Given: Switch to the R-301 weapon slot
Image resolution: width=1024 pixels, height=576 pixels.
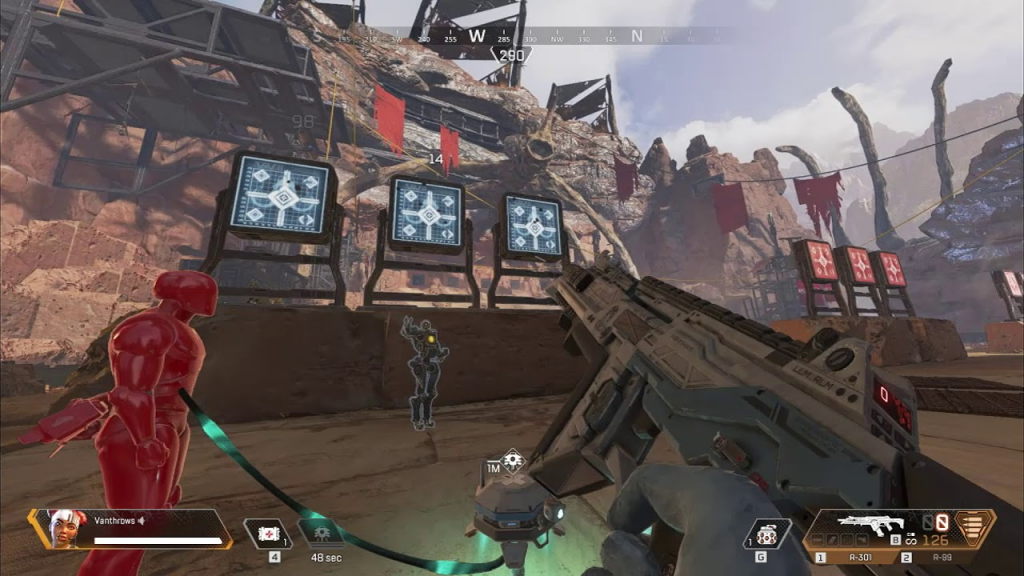Looking at the screenshot, I should tap(850, 556).
